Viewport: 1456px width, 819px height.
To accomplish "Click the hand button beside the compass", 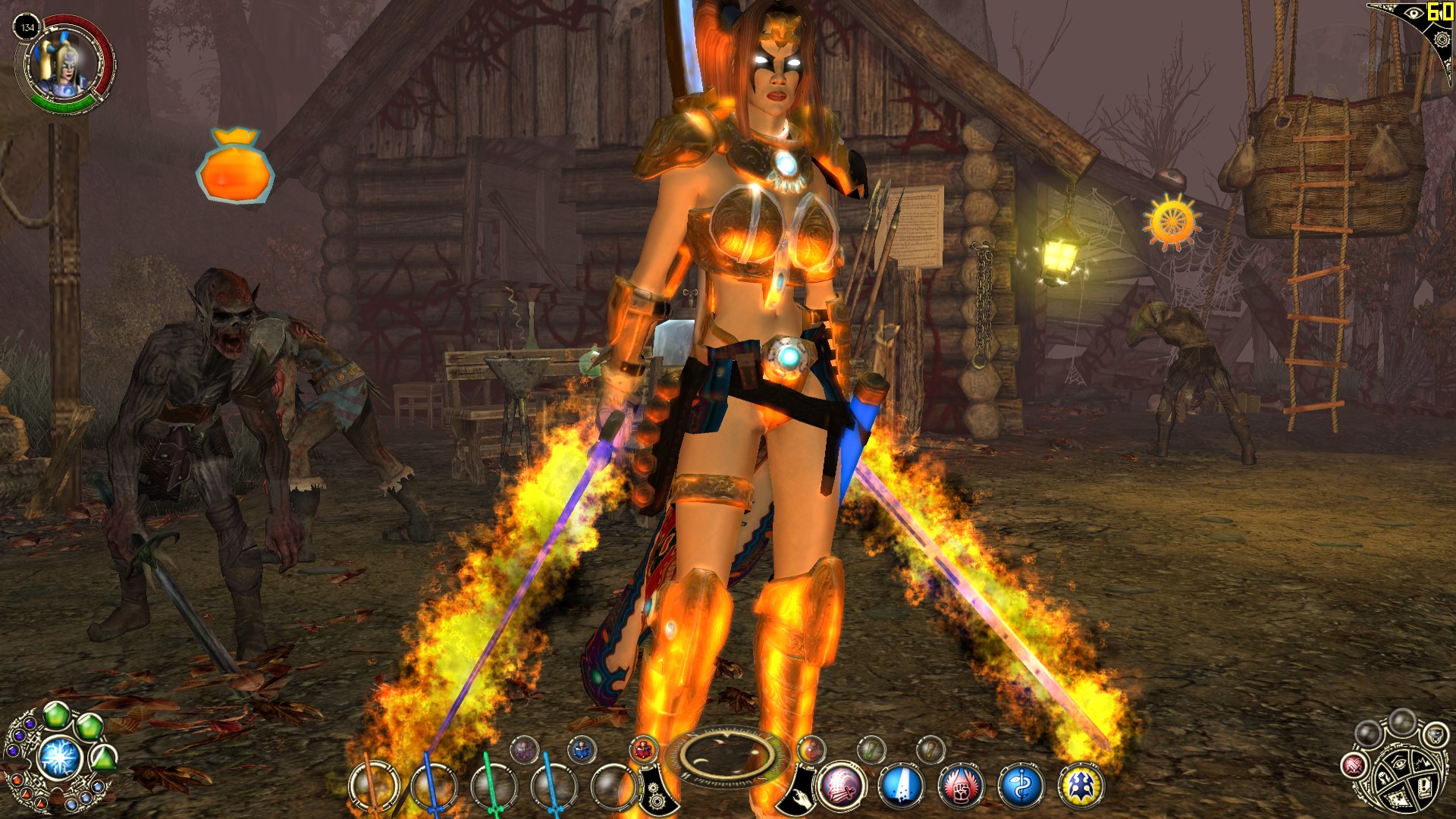I will [798, 792].
